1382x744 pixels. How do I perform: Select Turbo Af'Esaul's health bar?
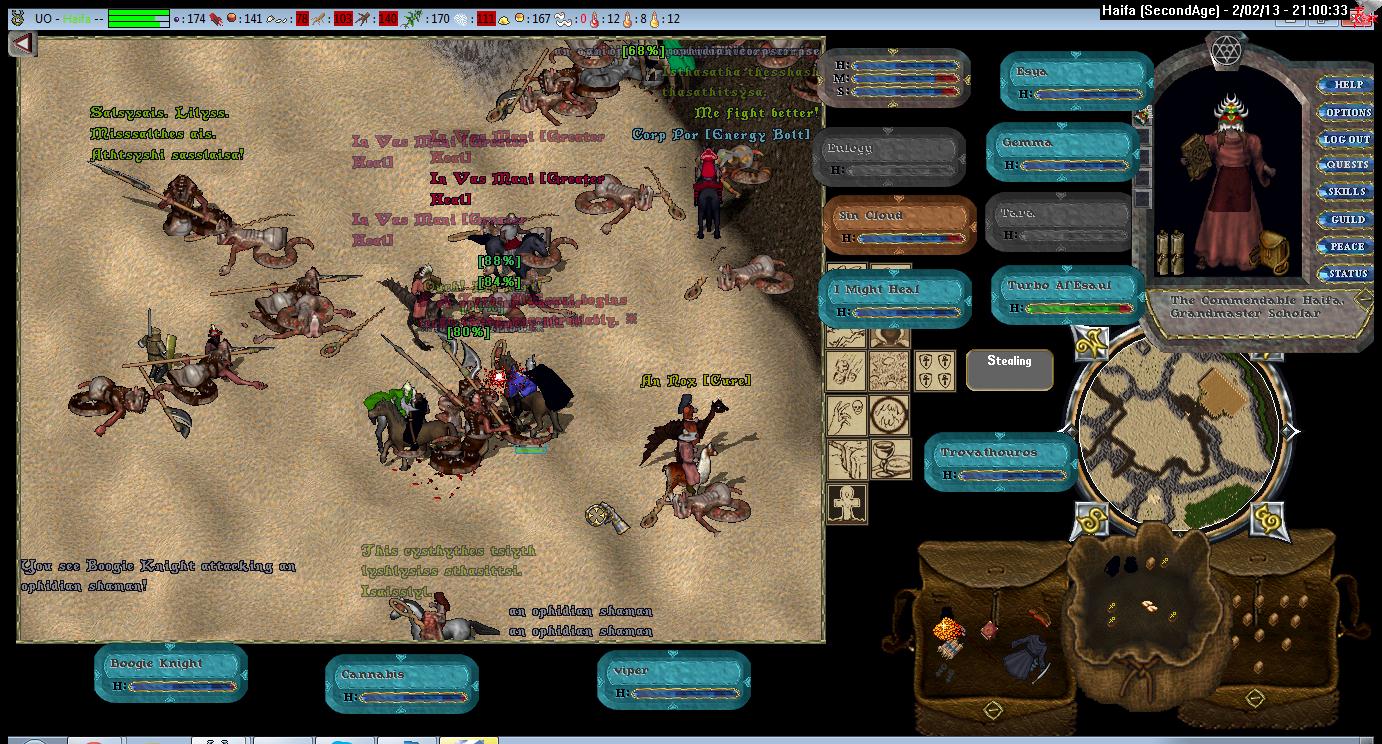coord(1068,296)
